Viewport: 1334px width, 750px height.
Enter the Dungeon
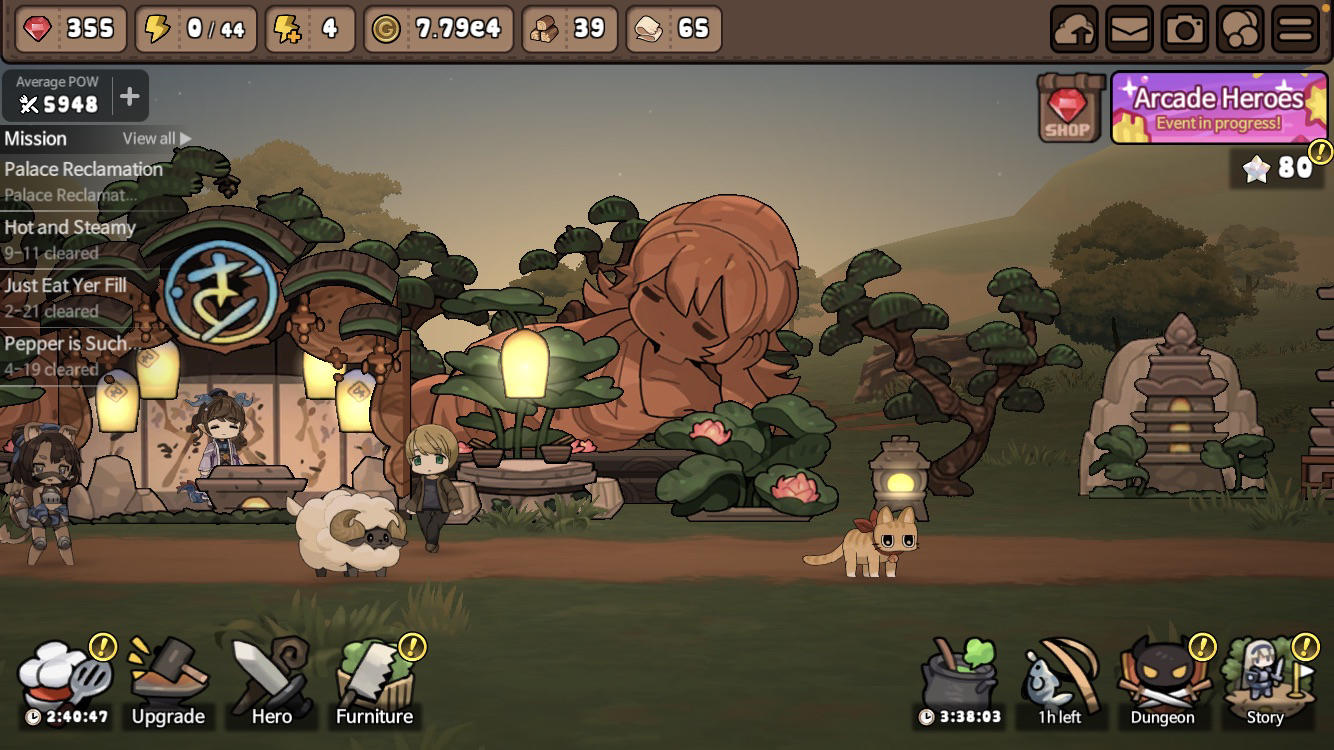(x=1163, y=682)
